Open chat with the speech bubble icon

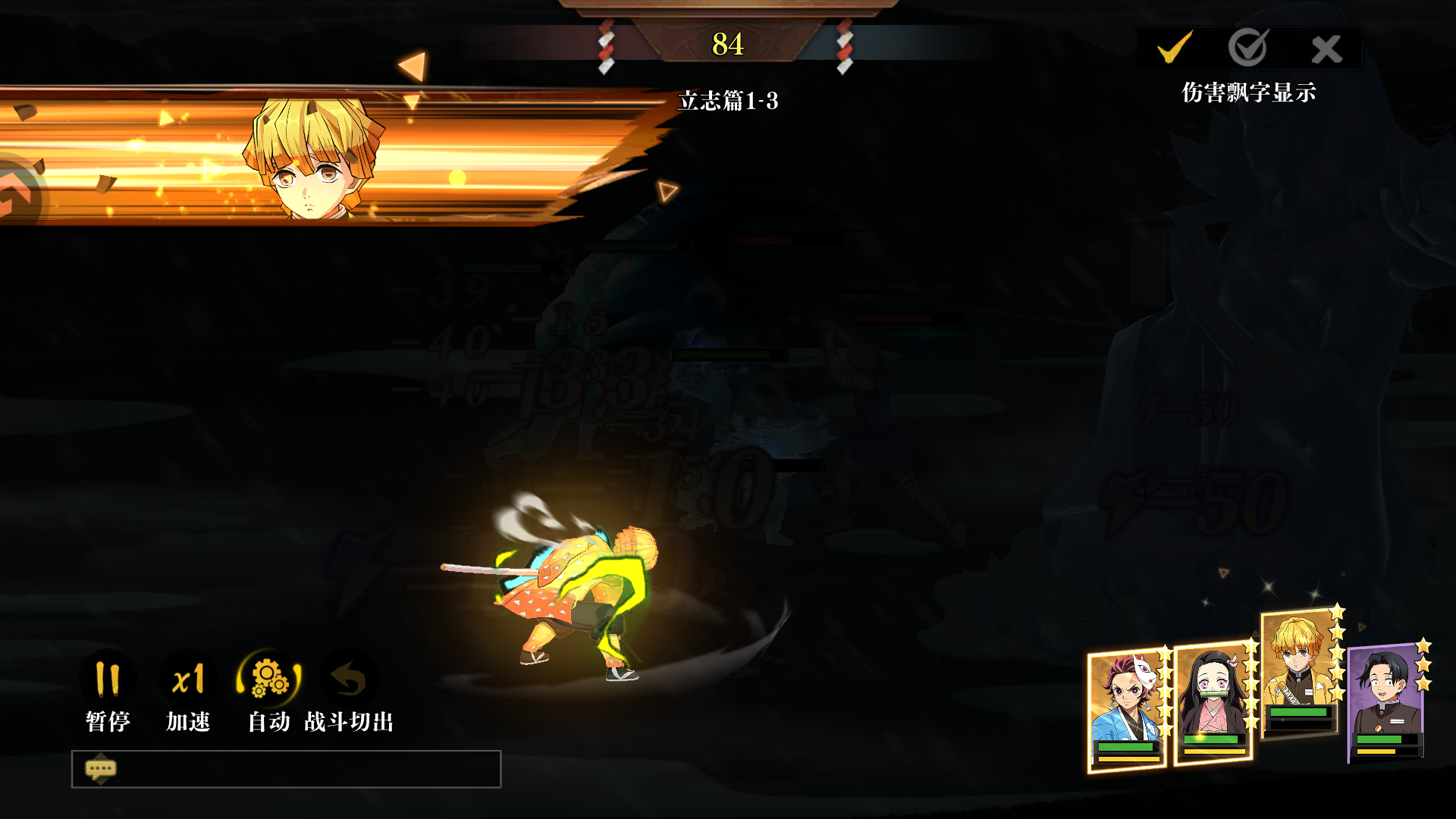click(102, 769)
